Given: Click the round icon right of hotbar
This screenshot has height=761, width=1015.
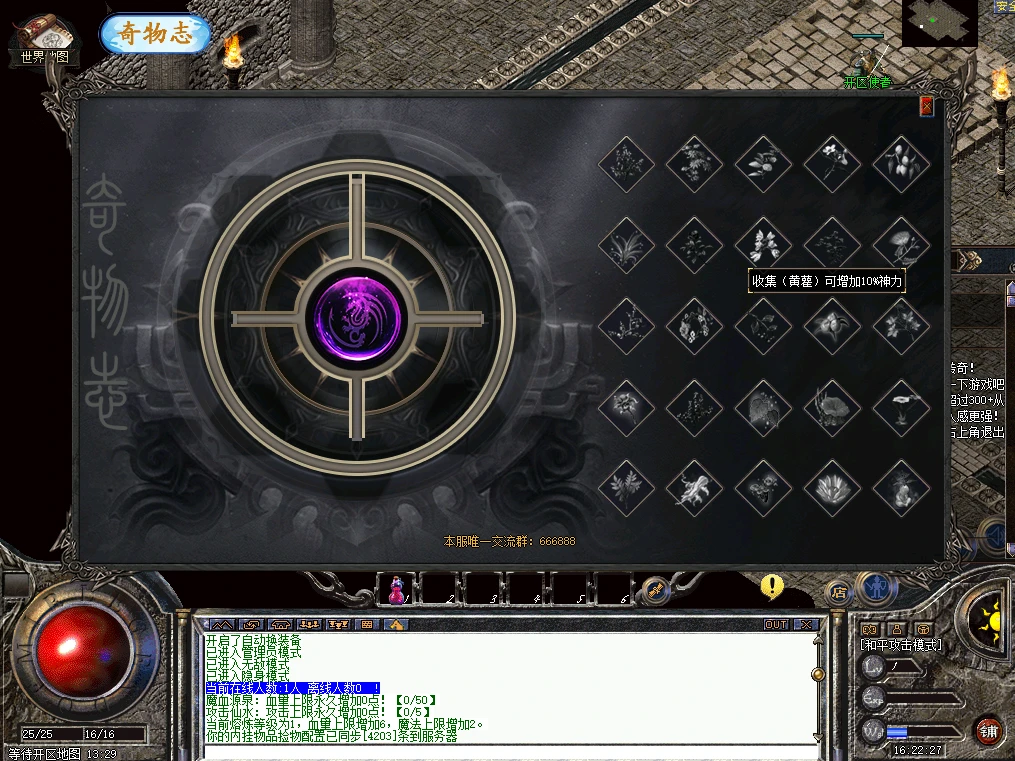Looking at the screenshot, I should pyautogui.click(x=654, y=590).
